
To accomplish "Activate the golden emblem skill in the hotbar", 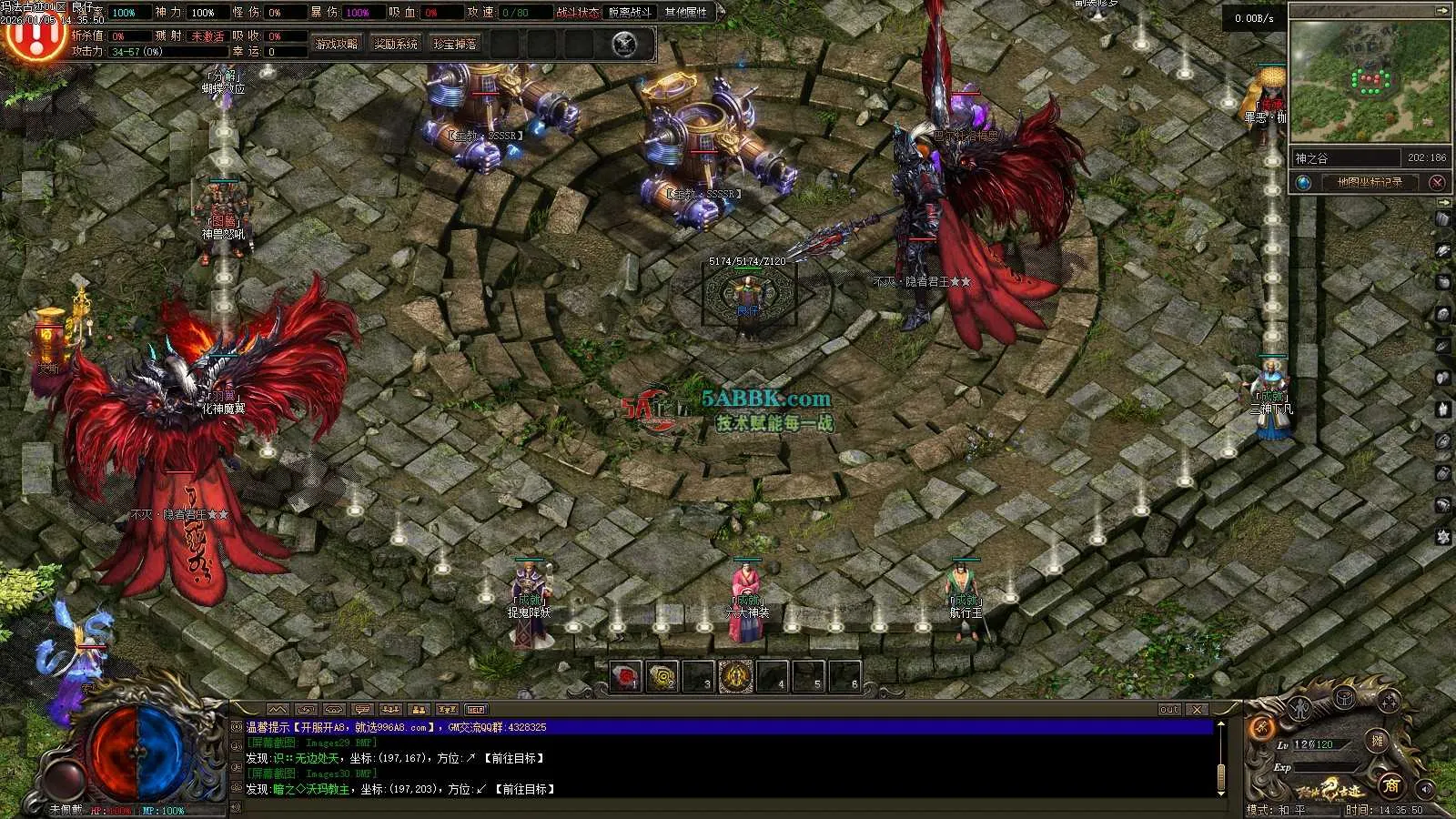I will [735, 677].
